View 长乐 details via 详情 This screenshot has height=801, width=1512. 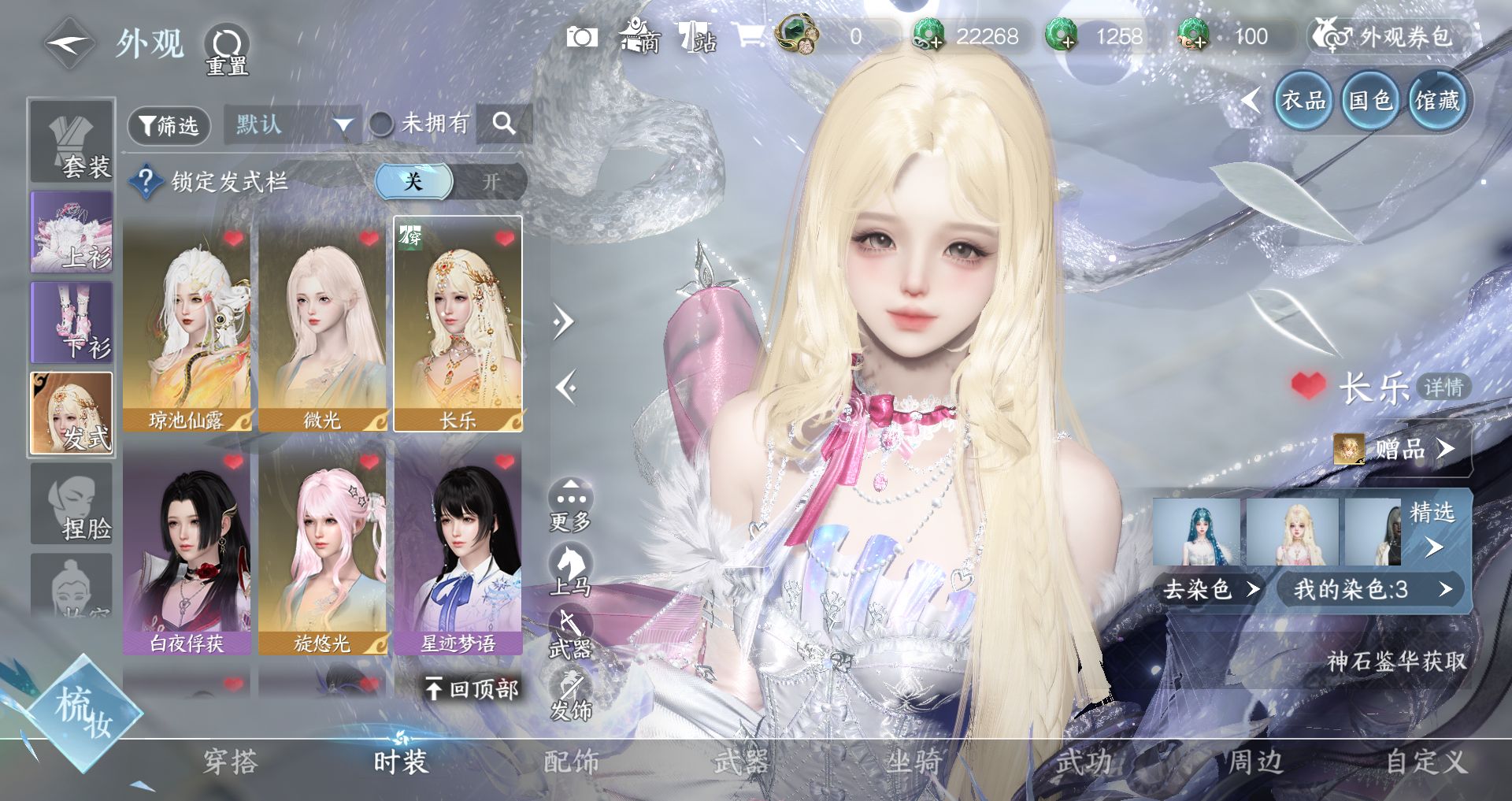point(1443,387)
